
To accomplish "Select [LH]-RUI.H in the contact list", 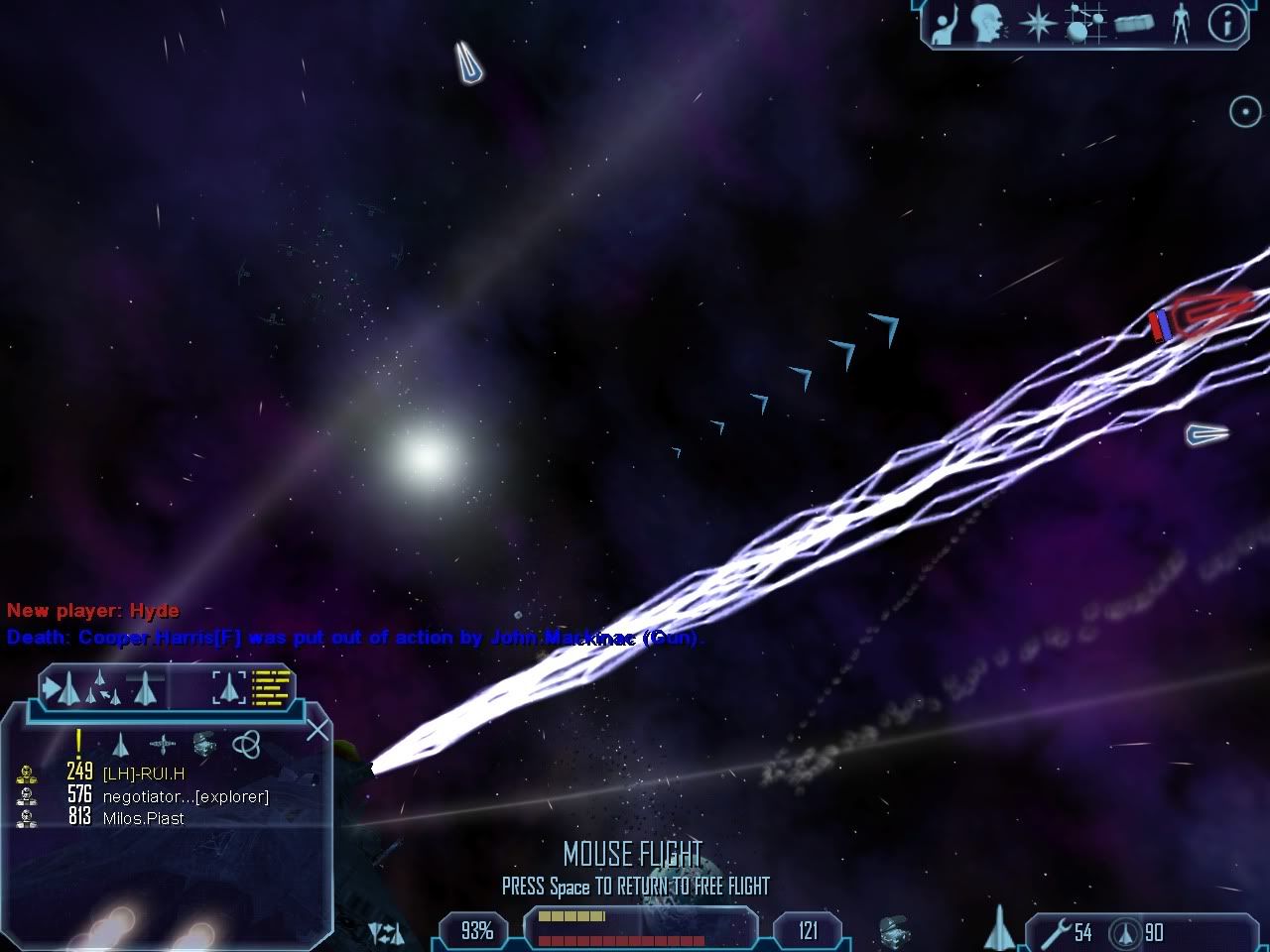I will (x=143, y=773).
